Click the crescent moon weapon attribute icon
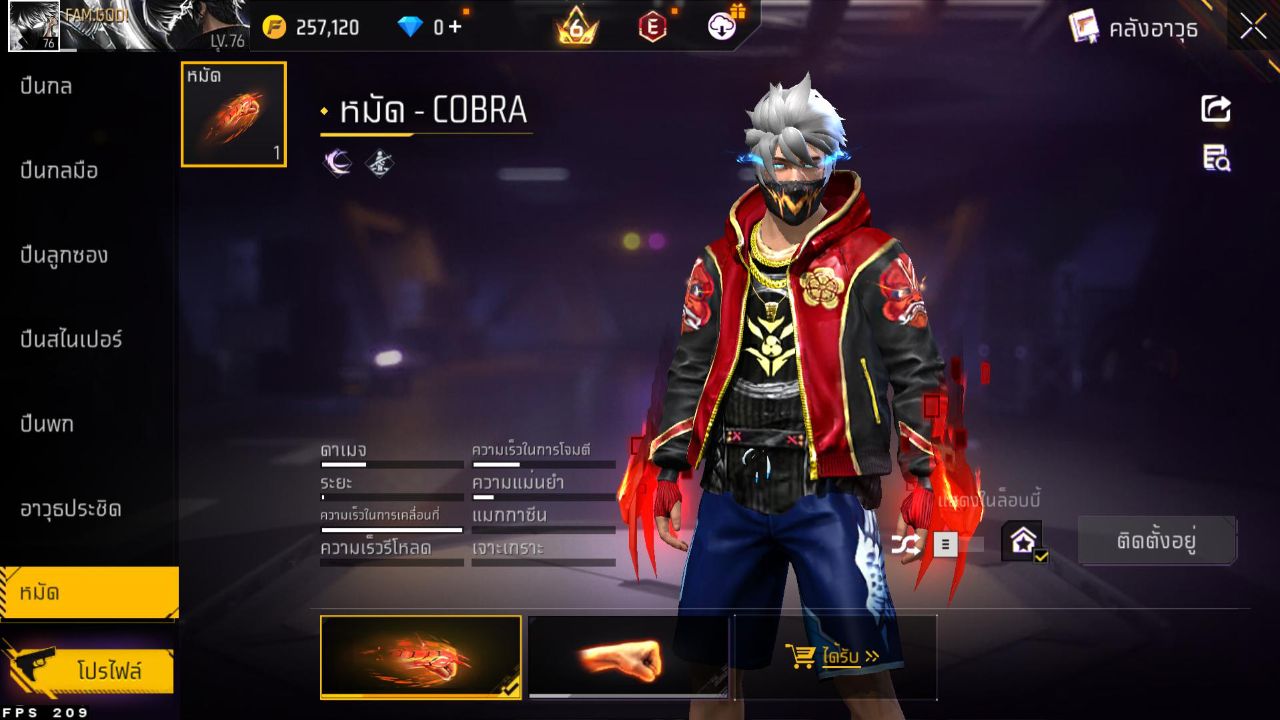The image size is (1280, 720). 337,162
